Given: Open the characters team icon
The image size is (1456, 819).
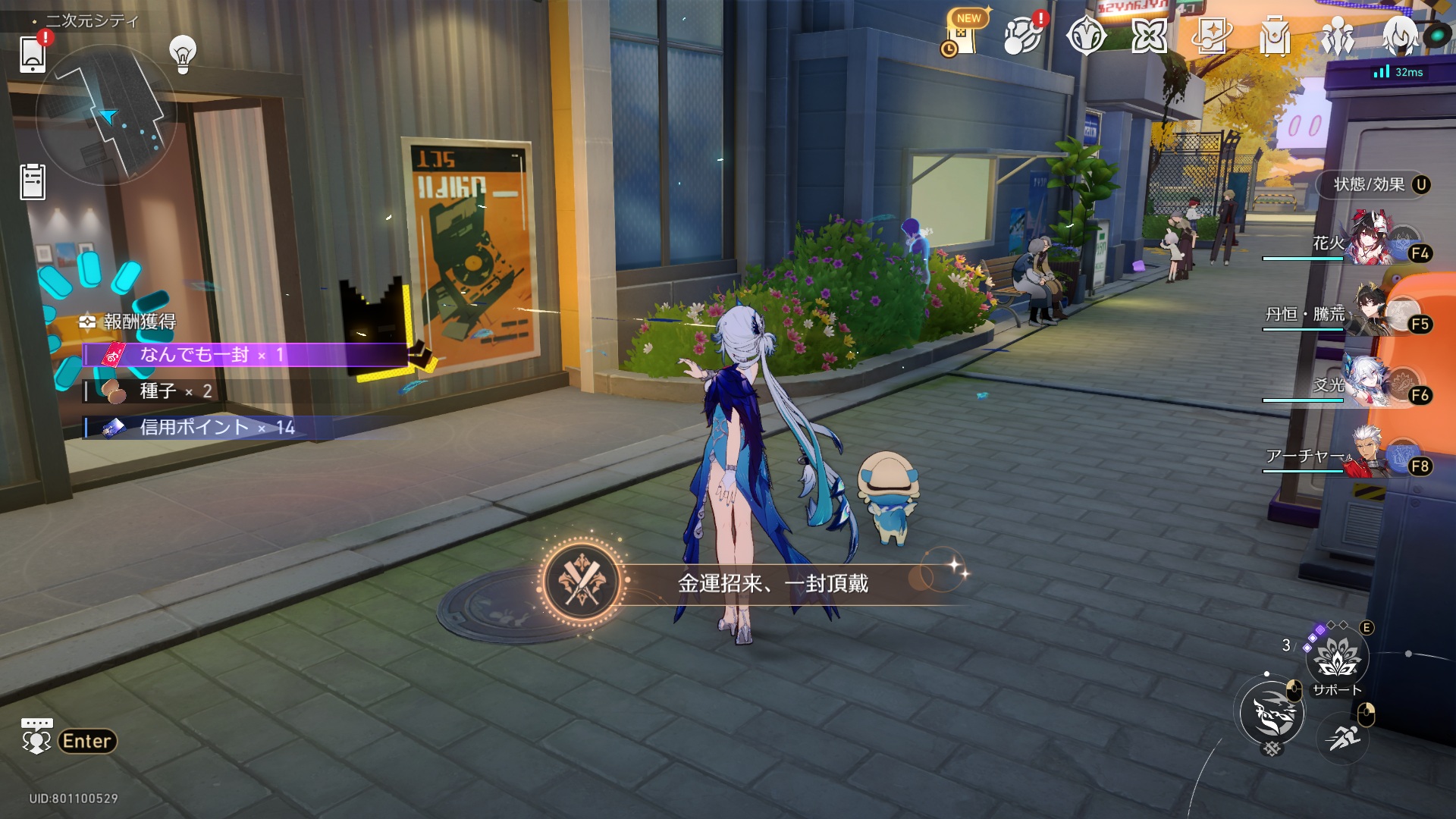Looking at the screenshot, I should 1337,36.
